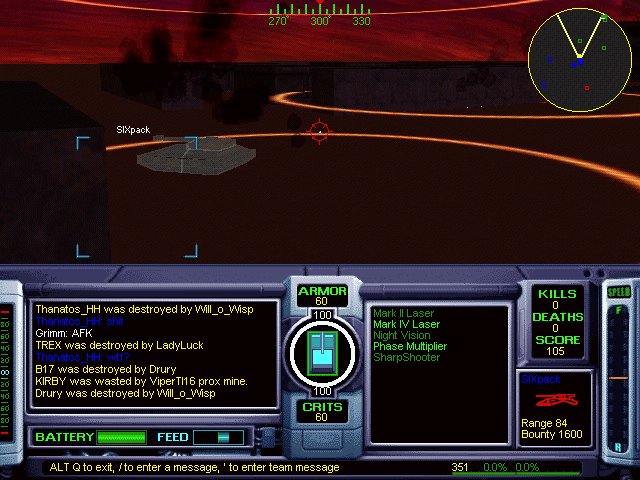Viewport: 640px width, 480px height.
Task: Click the message entry bar at the bottom
Action: [x=240, y=467]
